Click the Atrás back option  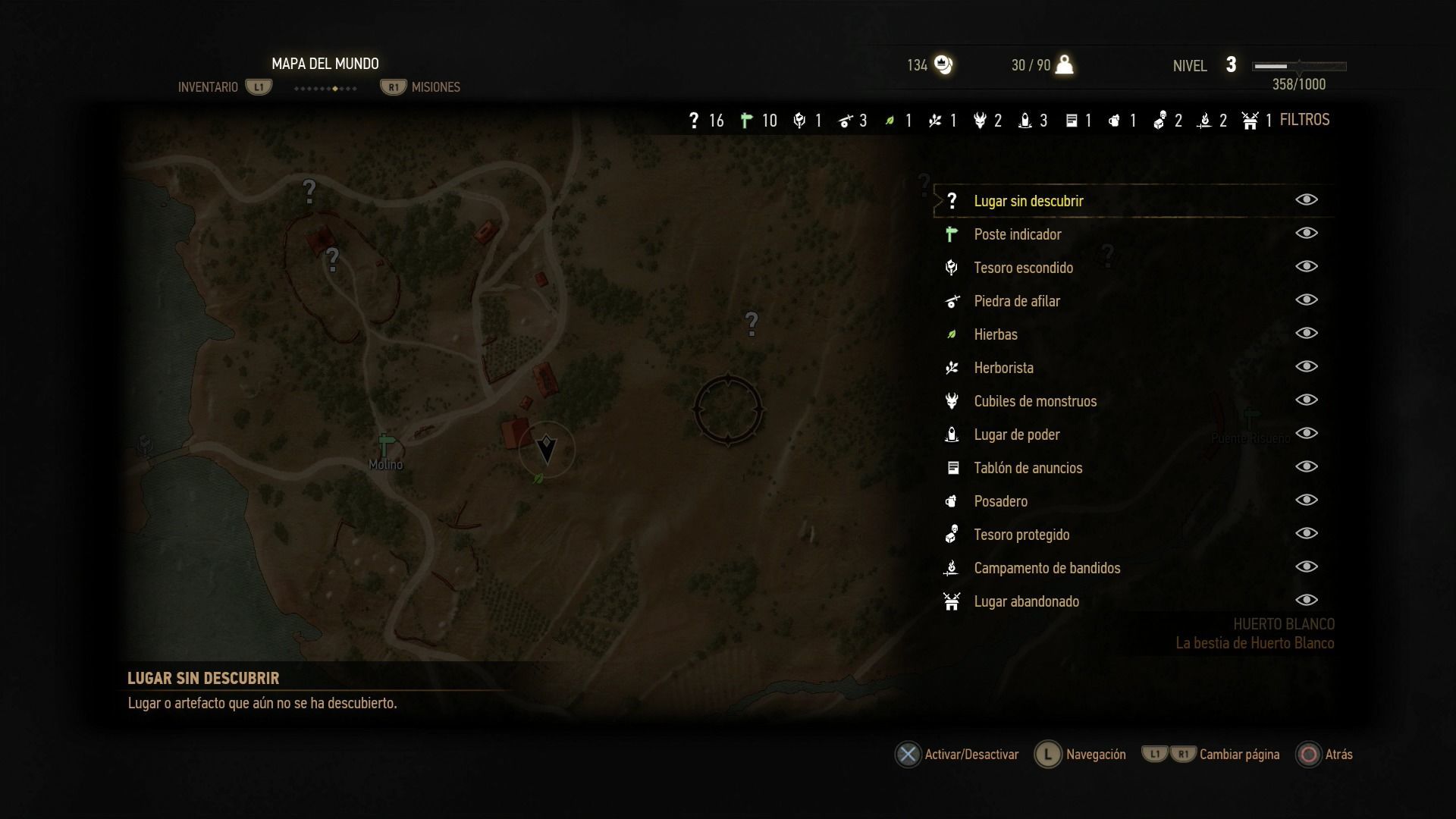point(1338,755)
